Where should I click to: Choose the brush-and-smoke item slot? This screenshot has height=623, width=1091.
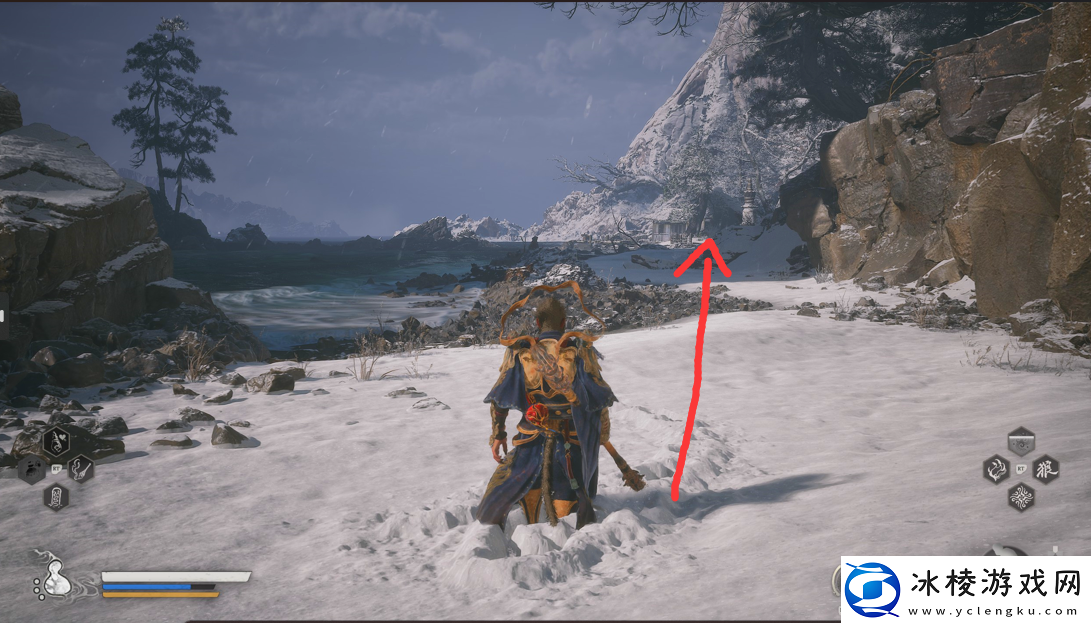[80, 466]
